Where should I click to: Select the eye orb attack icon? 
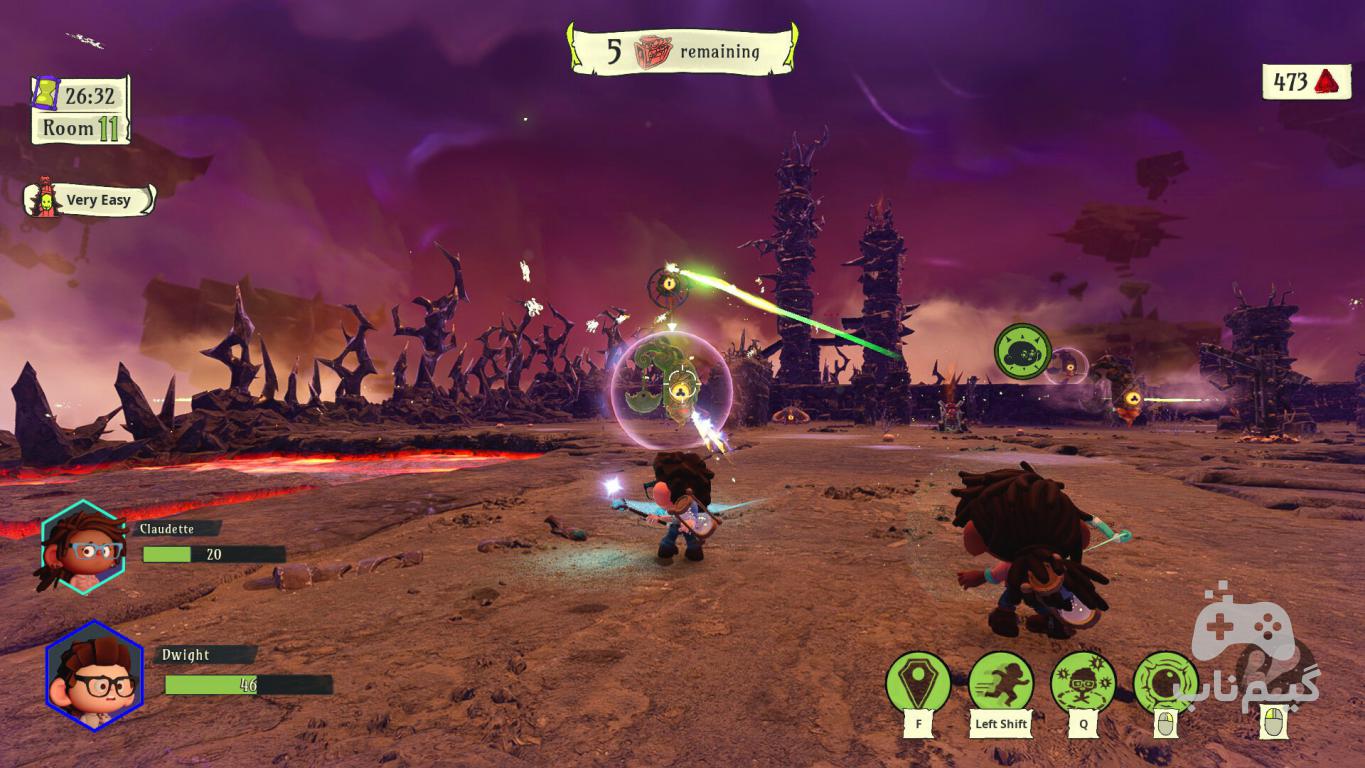click(1165, 683)
